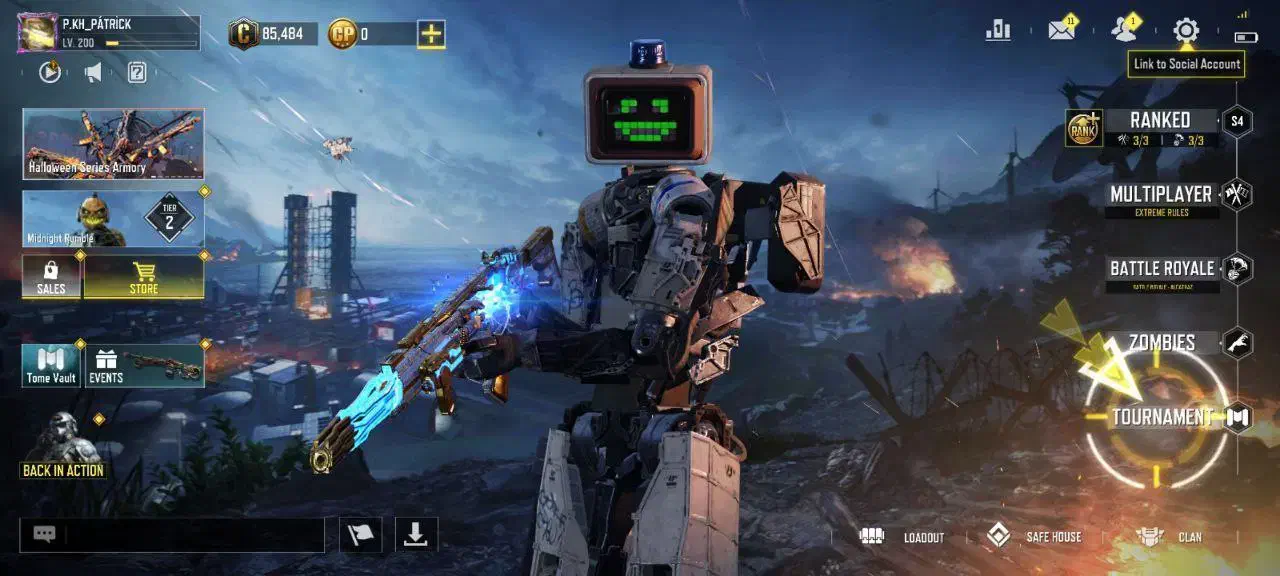Screen dimensions: 1280x576
Task: Open the Loadout screen
Action: tap(903, 537)
